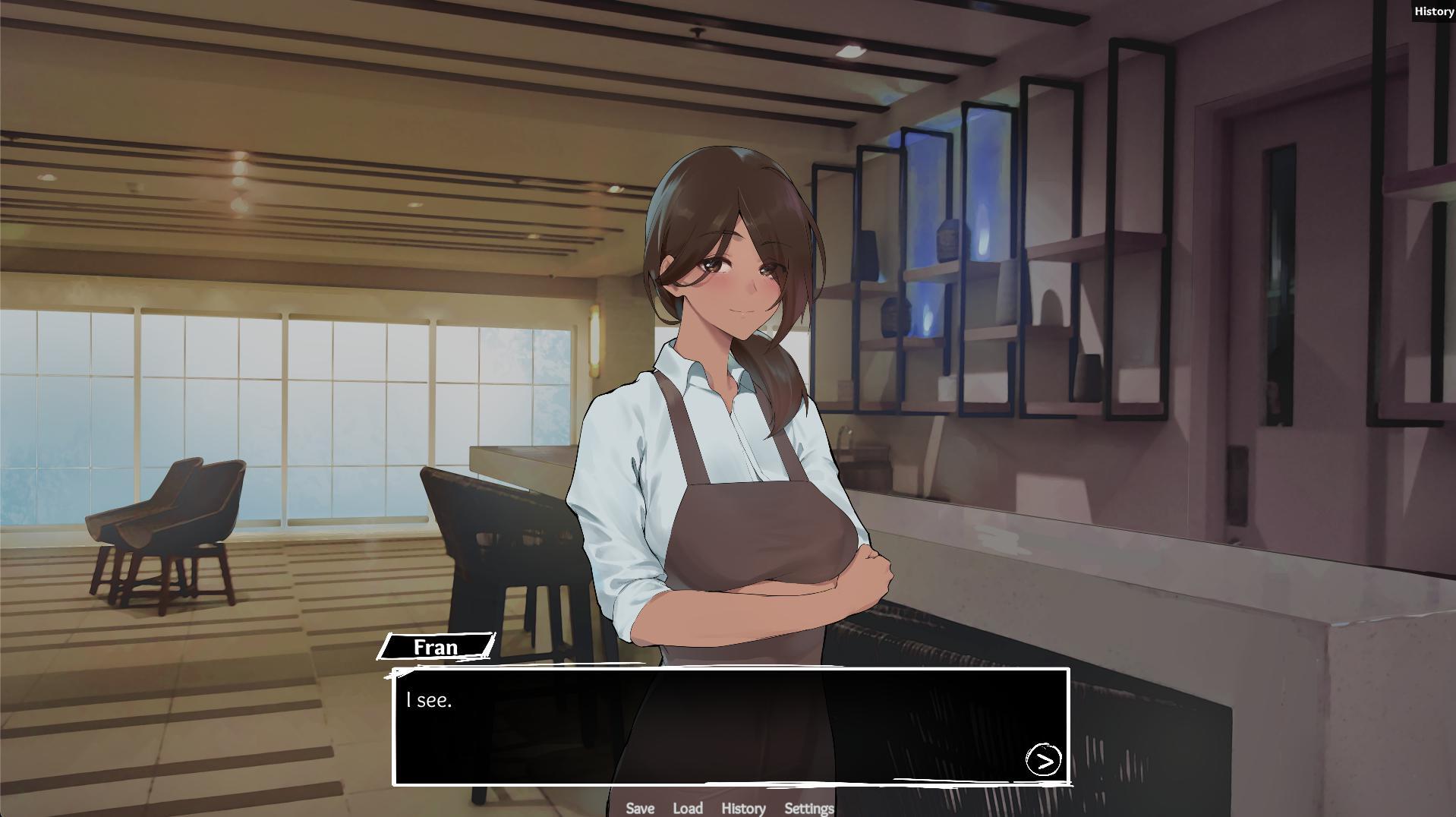Click the Save label on the bottom bar

[640, 809]
